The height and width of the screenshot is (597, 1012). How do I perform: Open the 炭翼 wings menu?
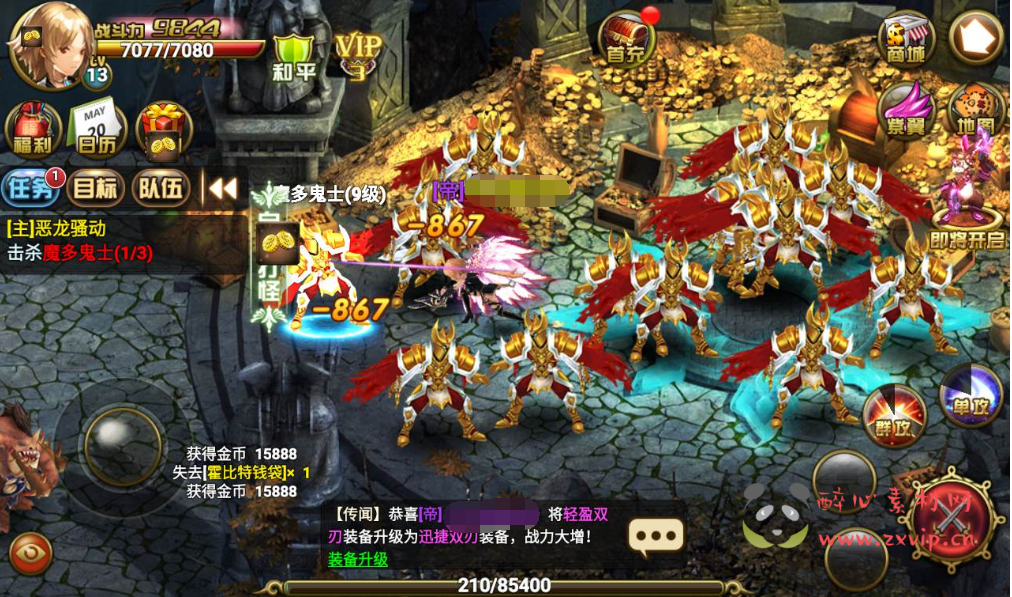(x=906, y=111)
